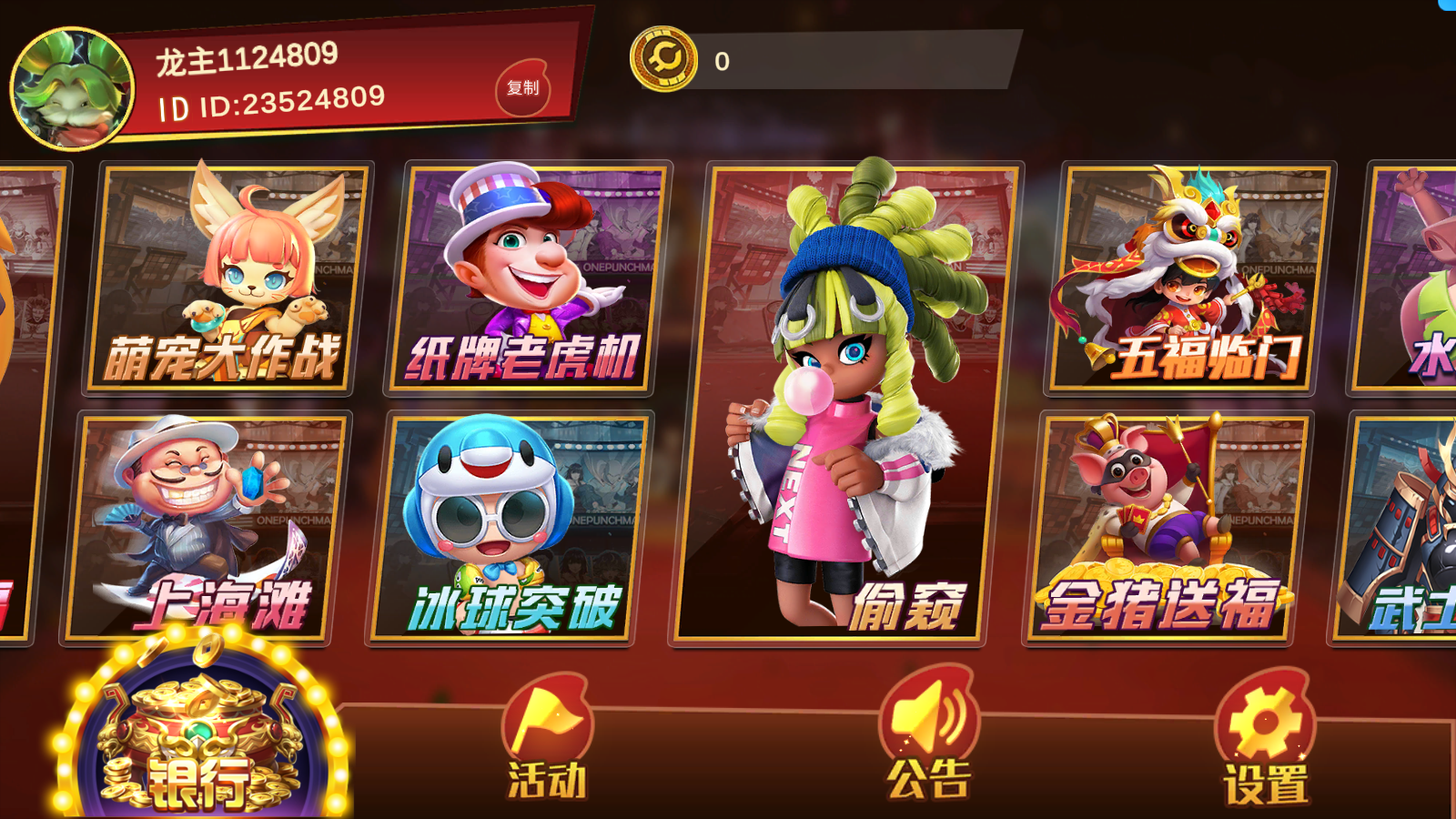
Task: Start the 五福临门 lion dance game
Action: click(1188, 279)
